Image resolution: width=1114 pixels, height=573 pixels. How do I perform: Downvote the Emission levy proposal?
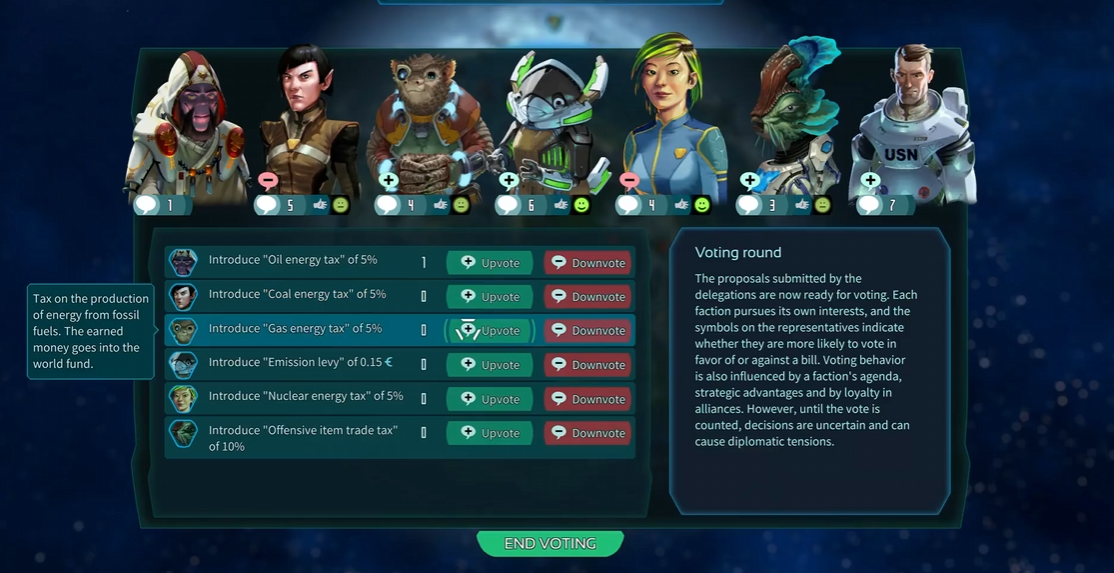pyautogui.click(x=588, y=365)
